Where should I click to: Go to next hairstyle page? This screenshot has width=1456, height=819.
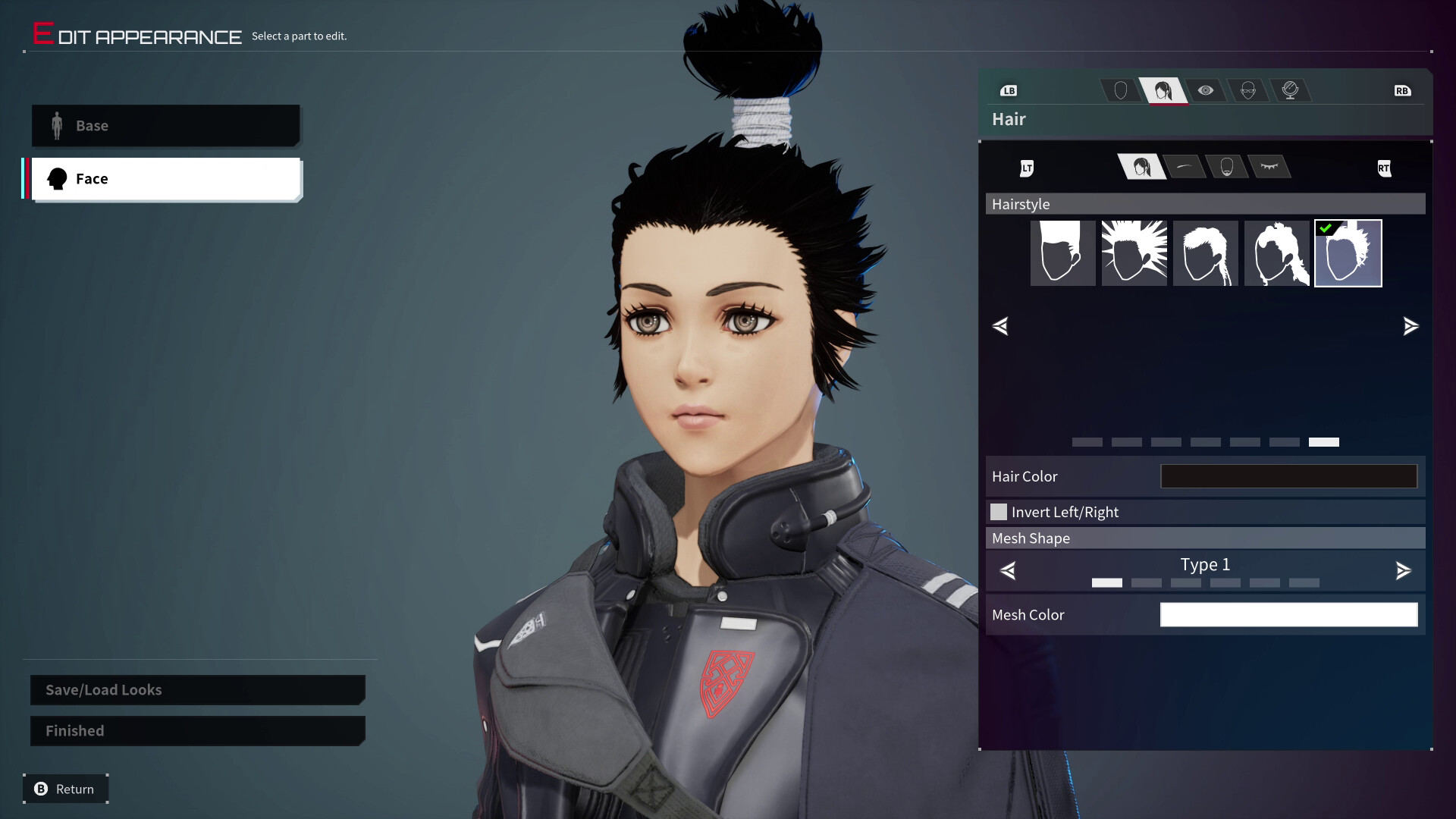click(x=1410, y=326)
